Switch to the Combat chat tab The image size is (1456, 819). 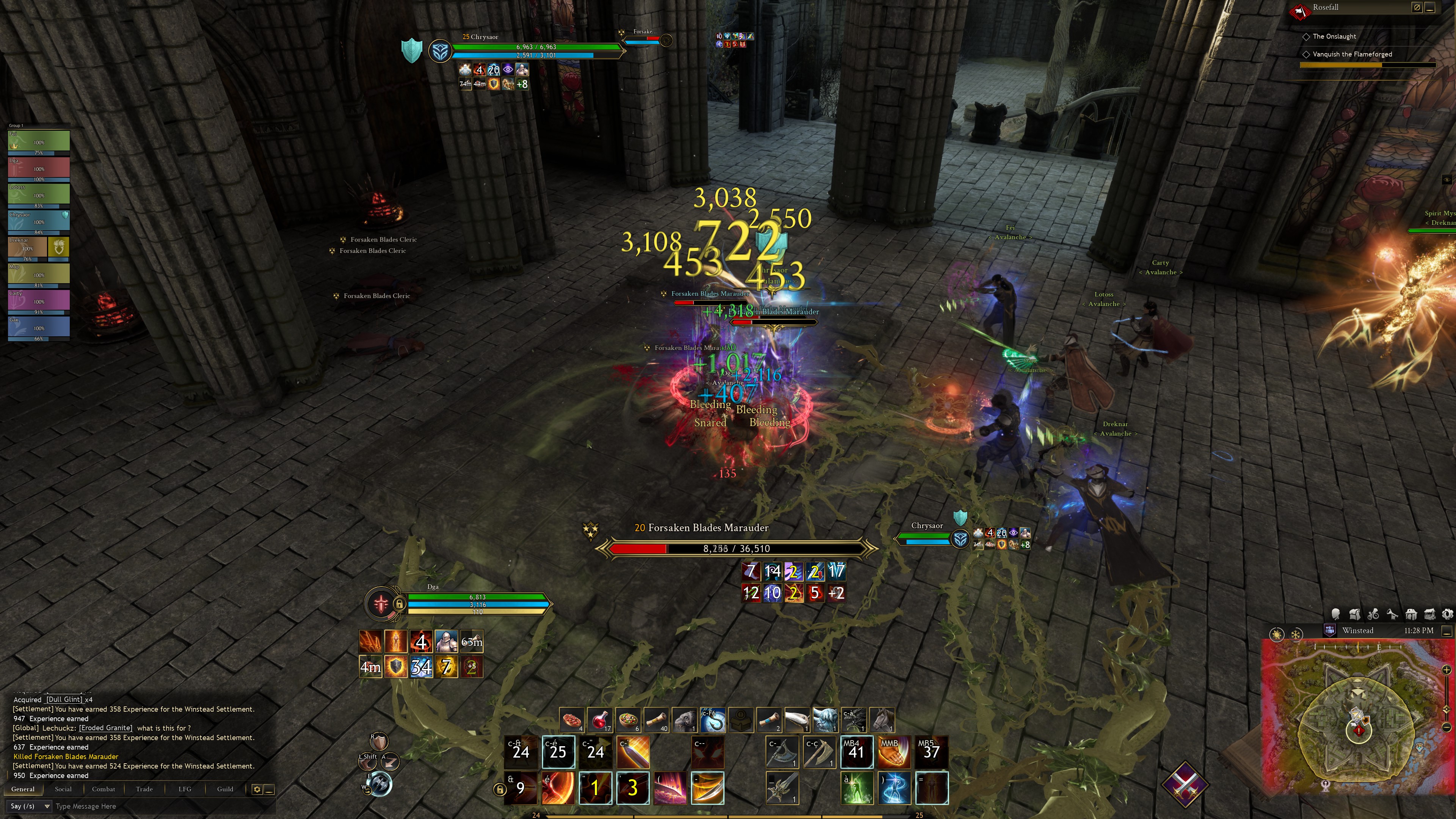click(x=104, y=789)
